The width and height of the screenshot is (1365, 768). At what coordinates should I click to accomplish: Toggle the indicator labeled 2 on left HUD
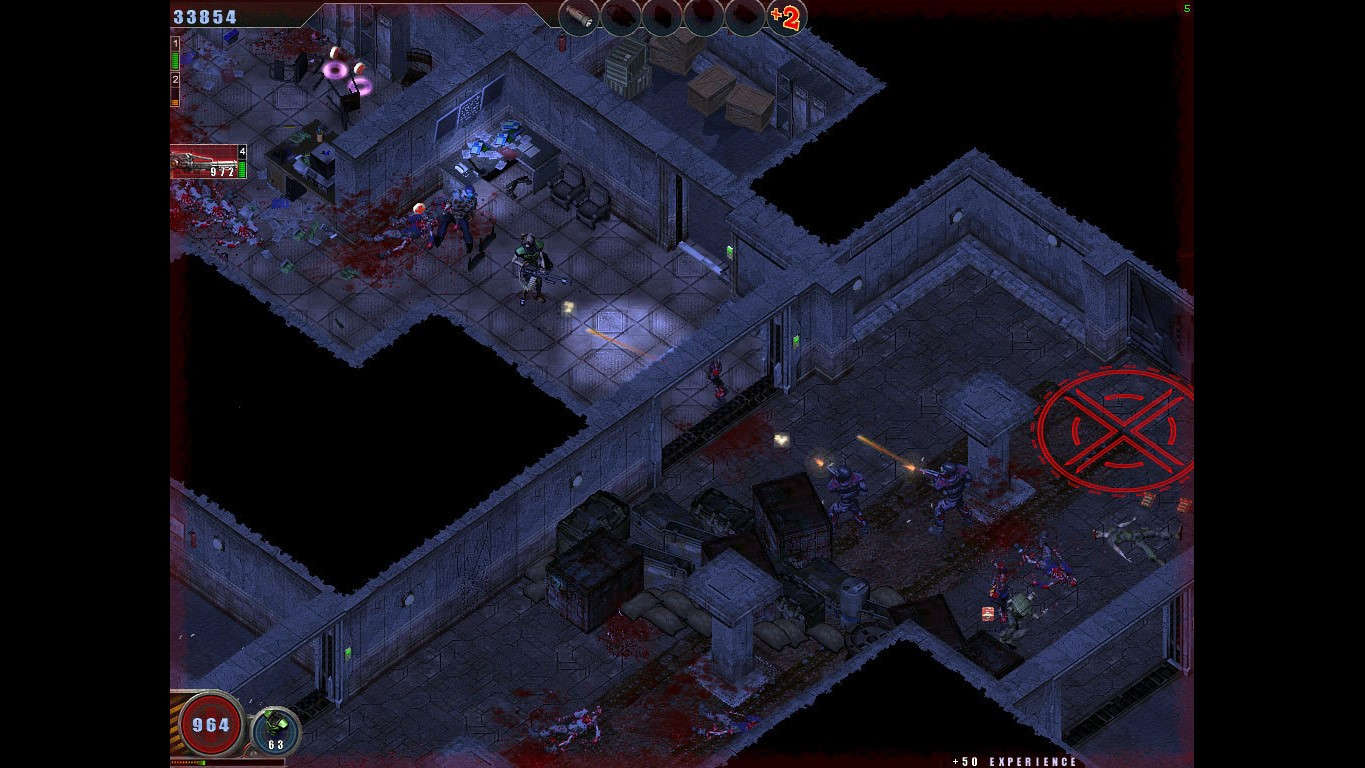click(x=175, y=79)
